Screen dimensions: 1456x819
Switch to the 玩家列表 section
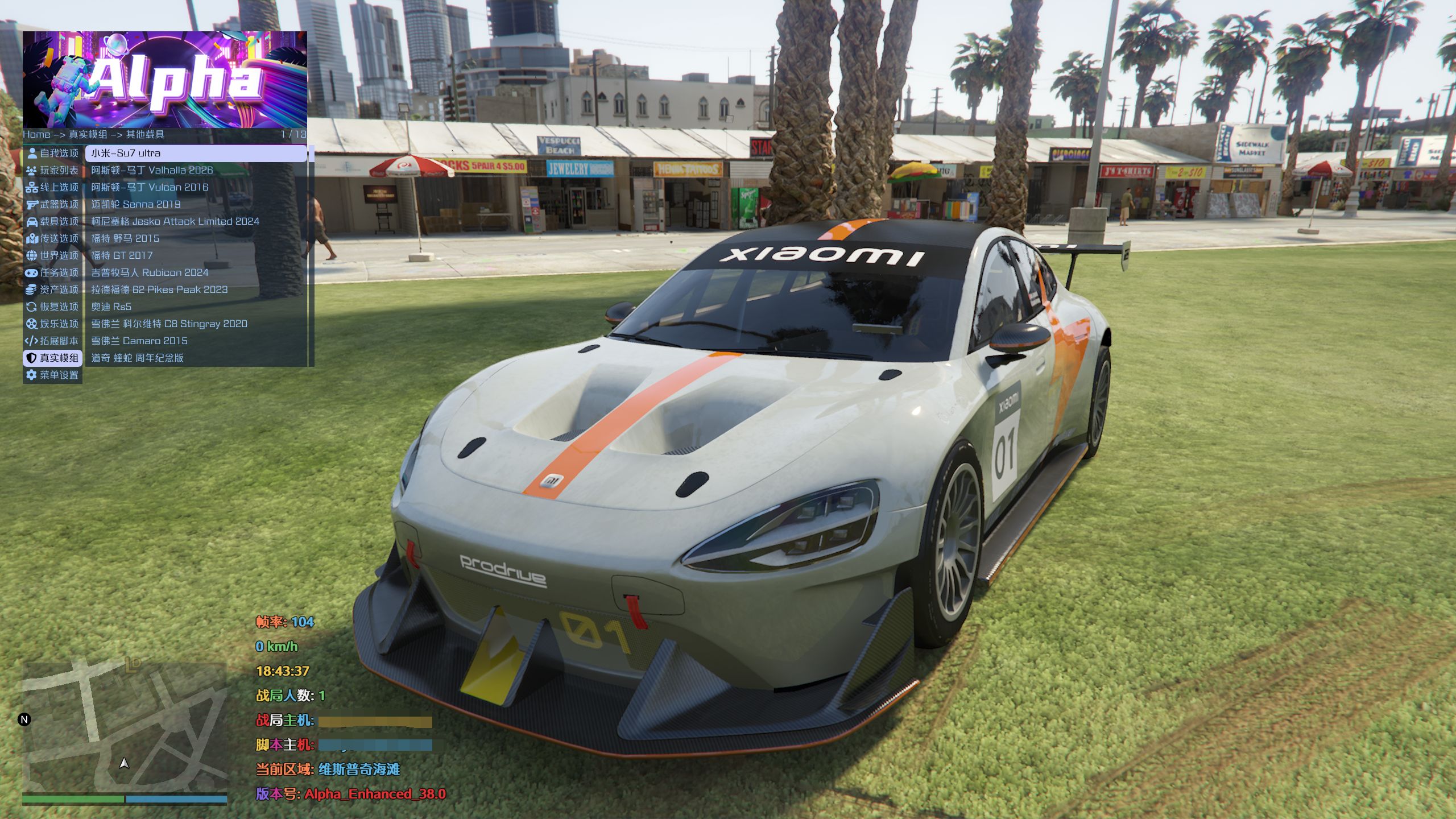pyautogui.click(x=53, y=170)
